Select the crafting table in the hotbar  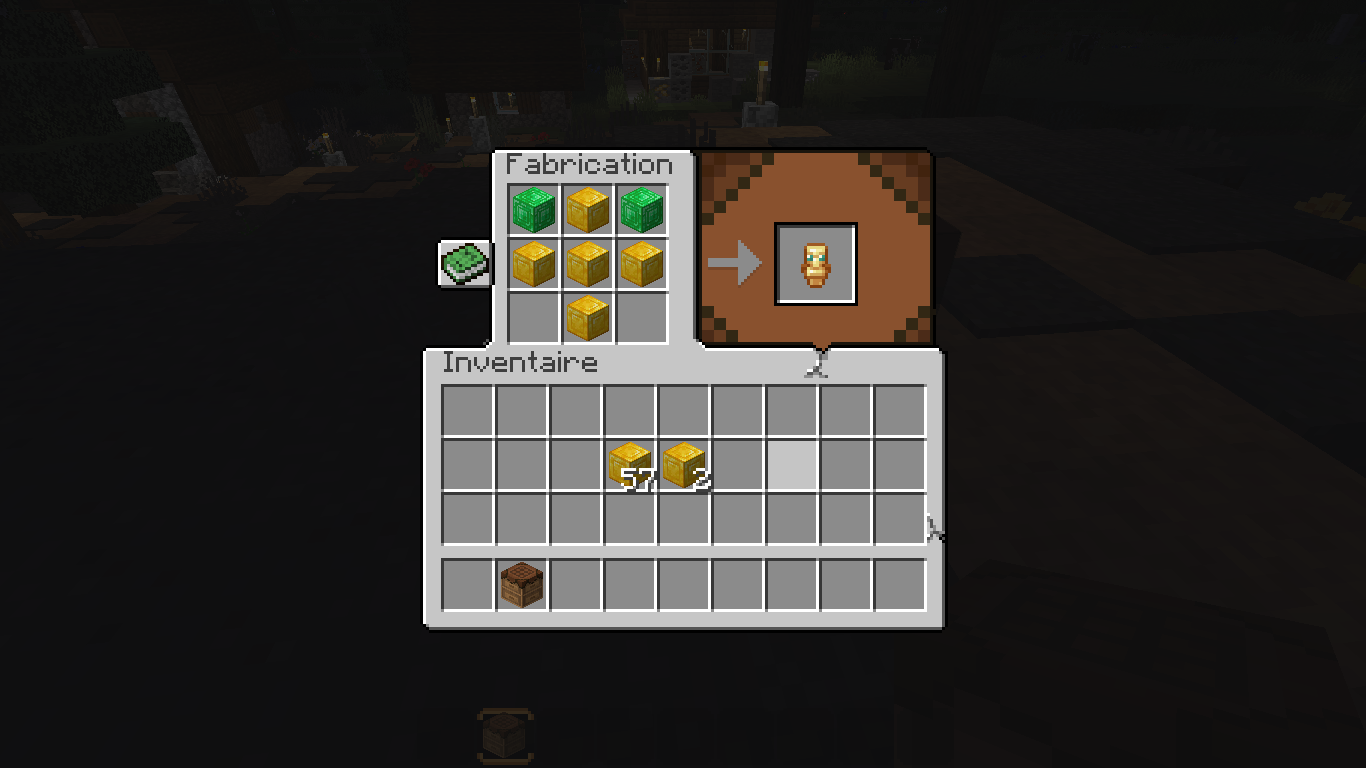click(521, 585)
